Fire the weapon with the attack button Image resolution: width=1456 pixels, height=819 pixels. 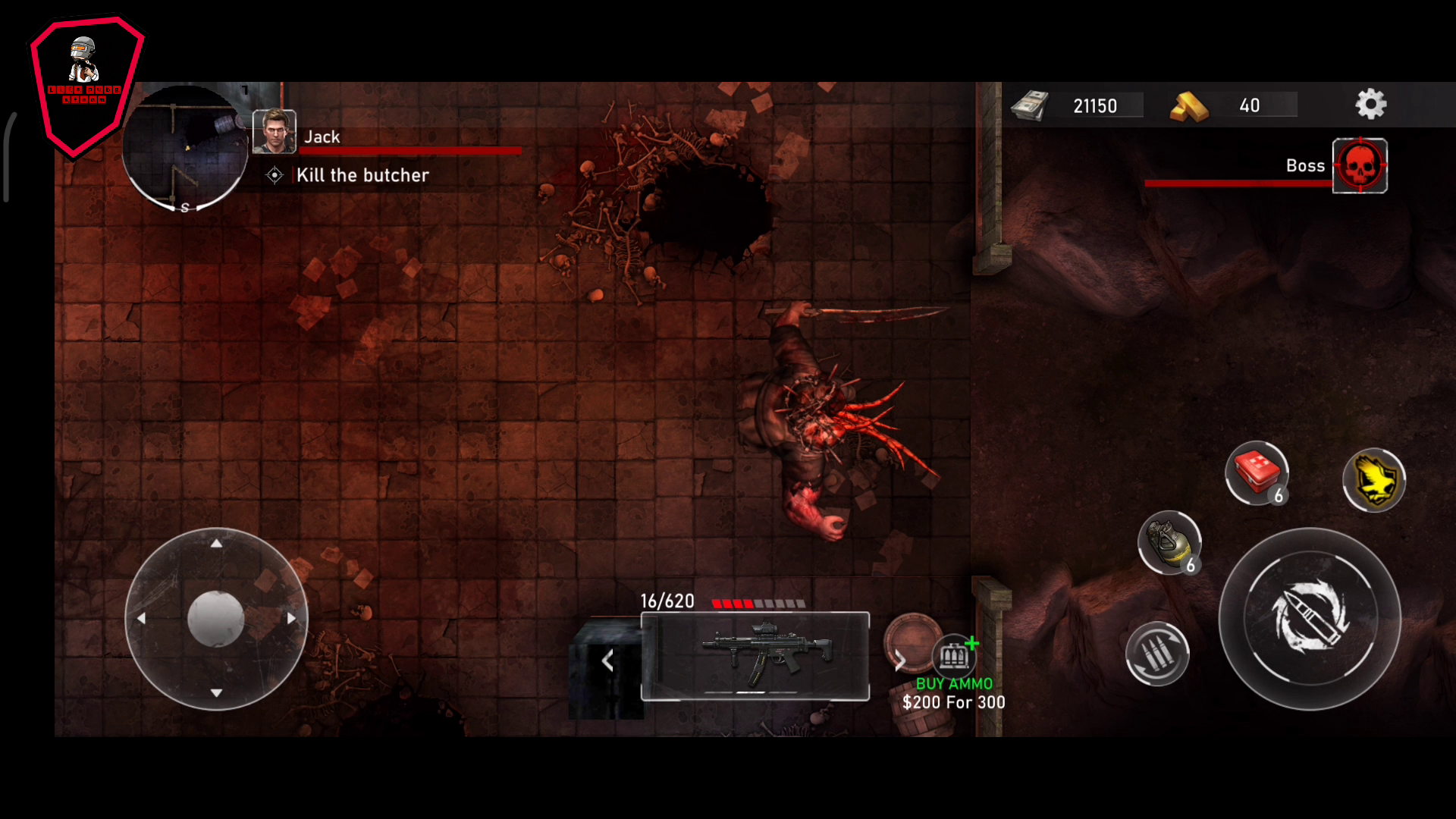coord(1310,619)
